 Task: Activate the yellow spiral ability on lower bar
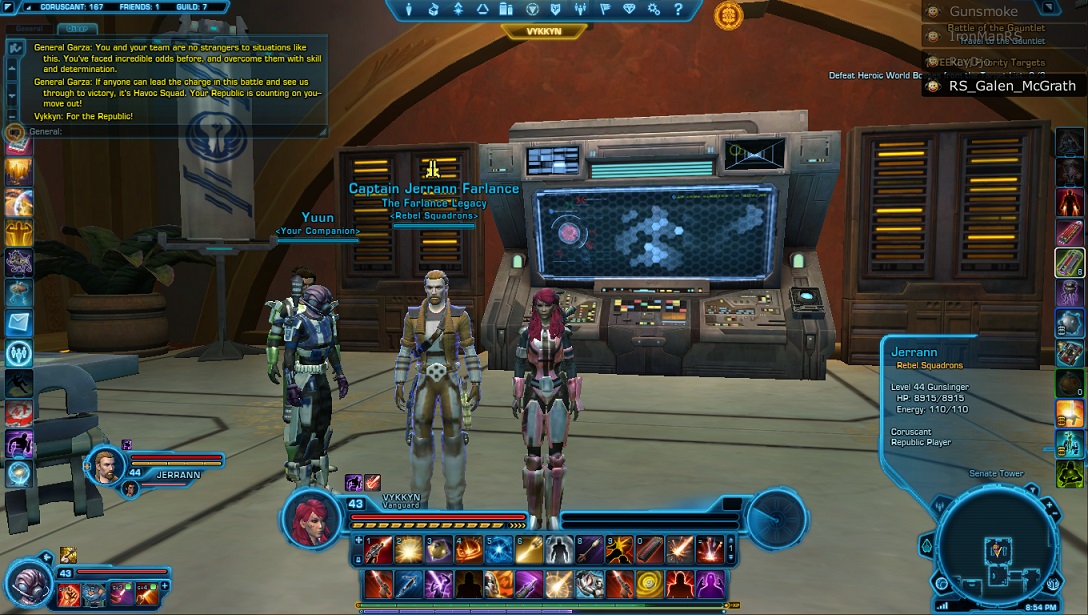[x=651, y=583]
